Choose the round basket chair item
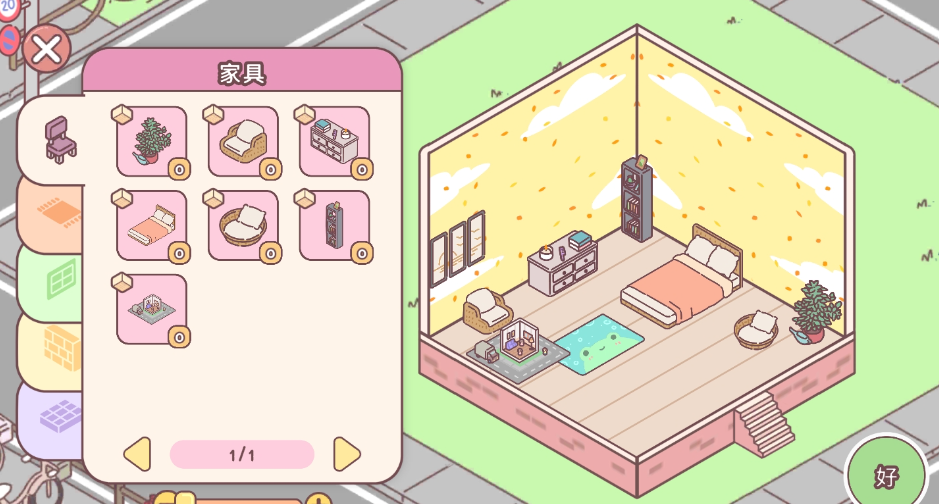This screenshot has width=939, height=504. [243, 225]
